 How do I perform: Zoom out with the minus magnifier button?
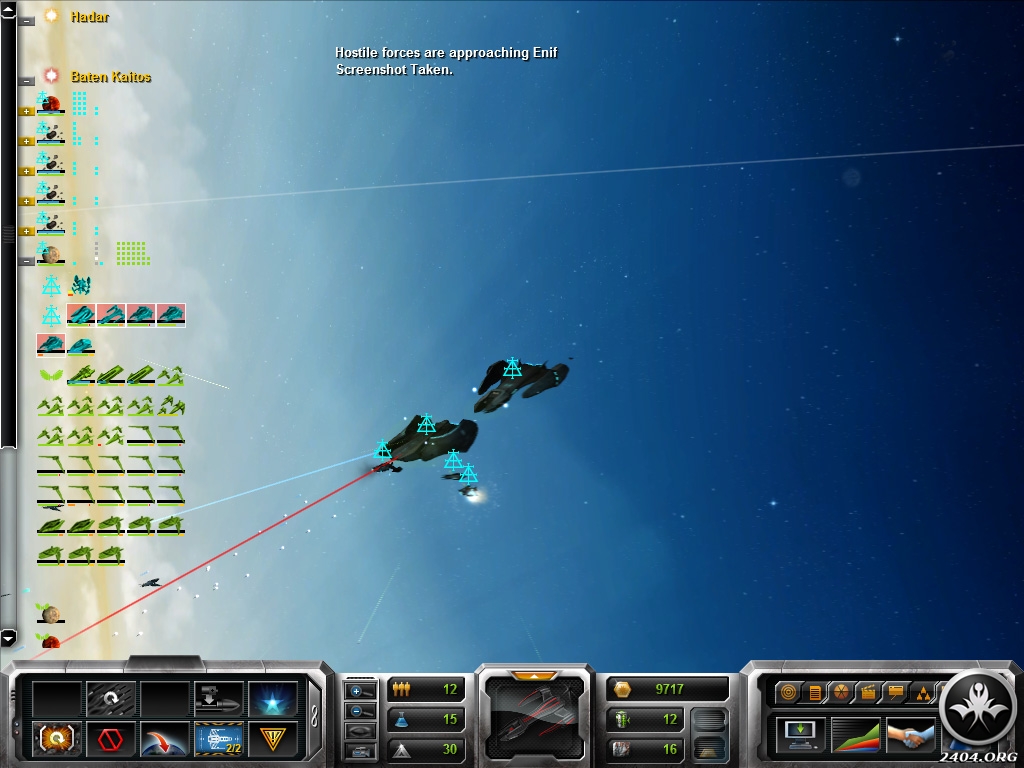point(360,711)
